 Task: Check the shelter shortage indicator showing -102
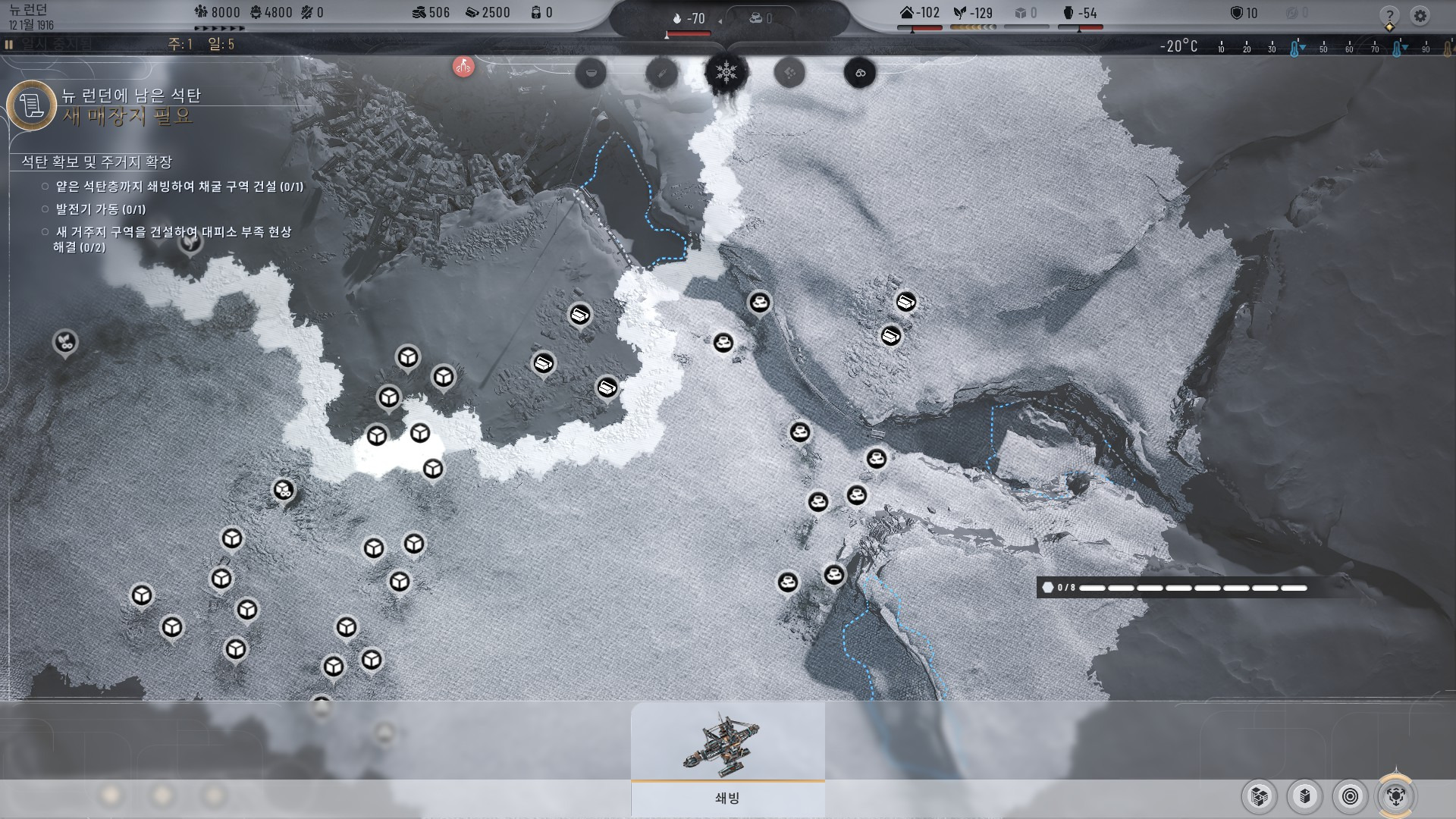click(919, 13)
